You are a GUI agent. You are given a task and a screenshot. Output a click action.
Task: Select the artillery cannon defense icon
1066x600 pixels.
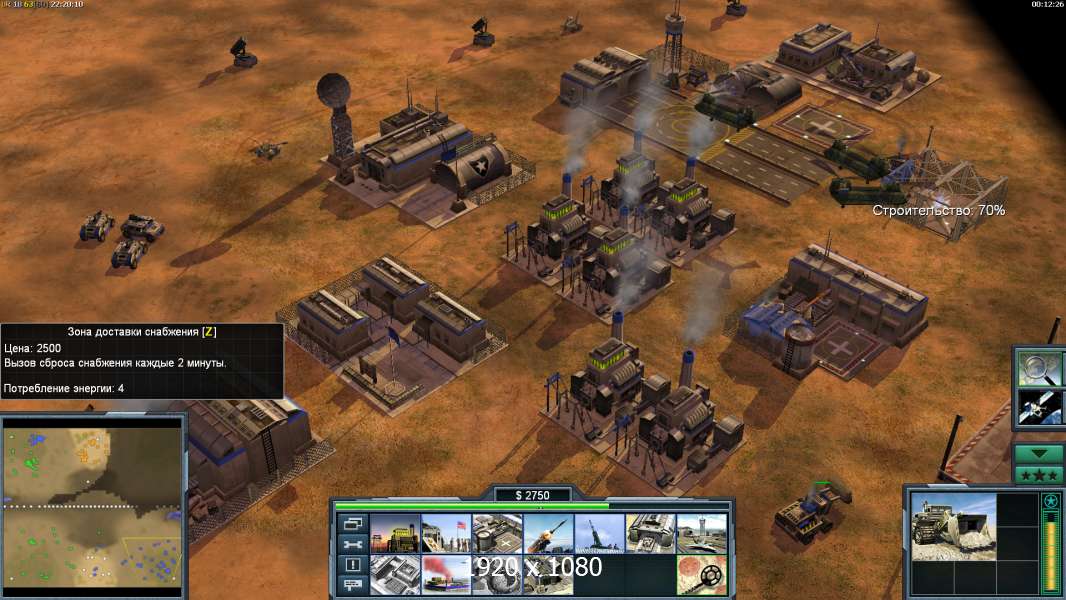coord(599,534)
